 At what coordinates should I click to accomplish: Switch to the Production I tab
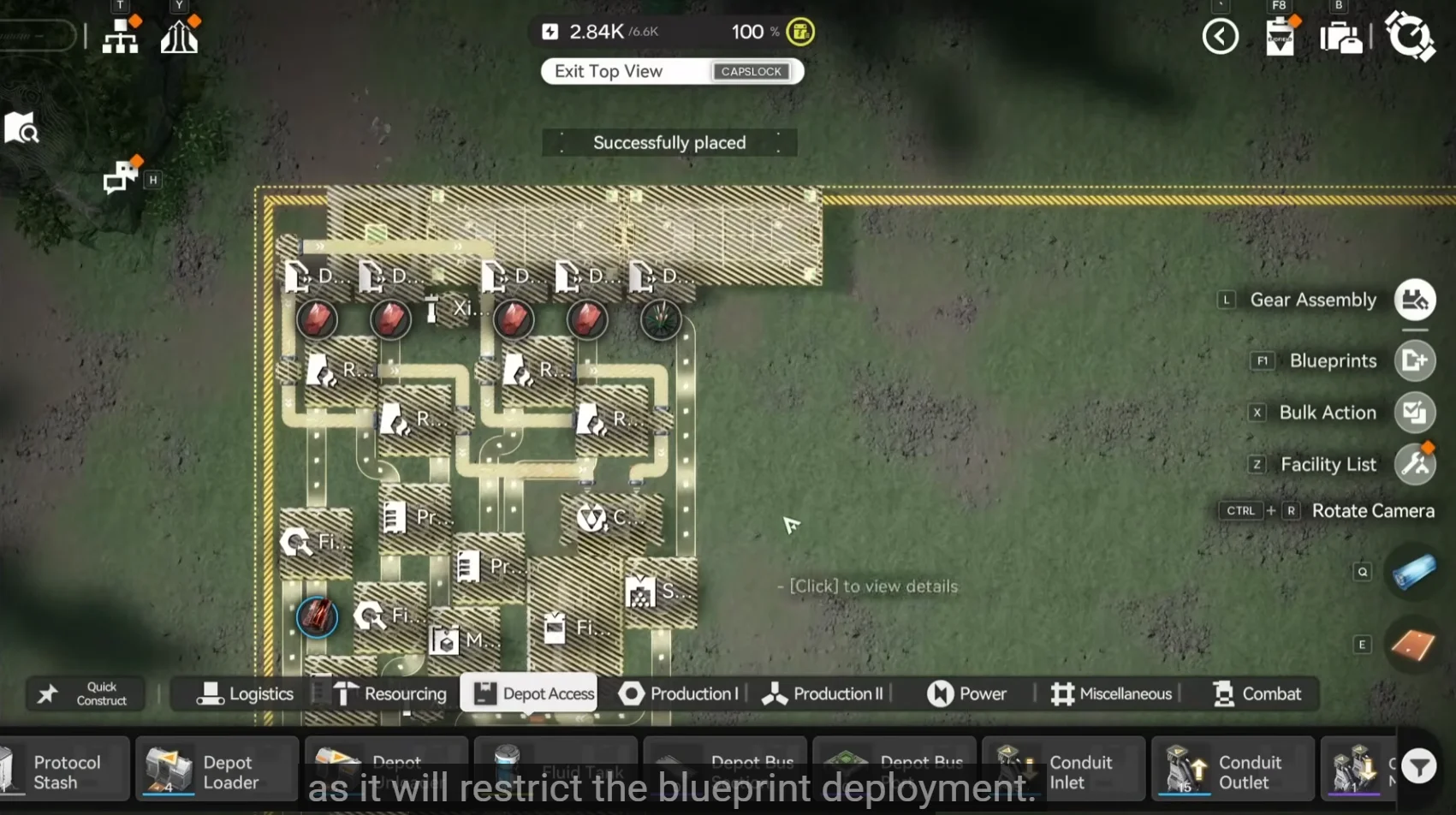(679, 693)
